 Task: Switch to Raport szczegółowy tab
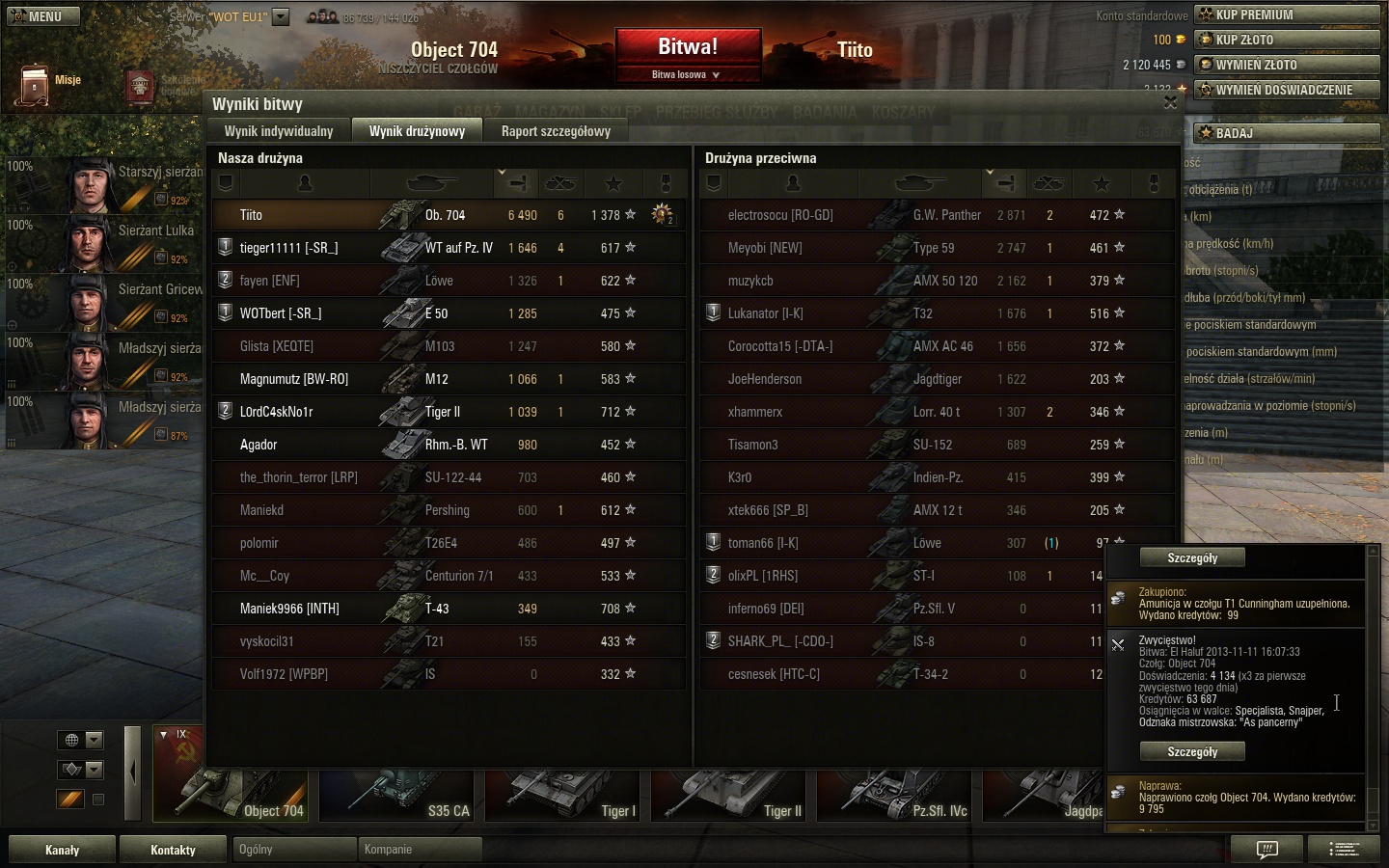(556, 131)
